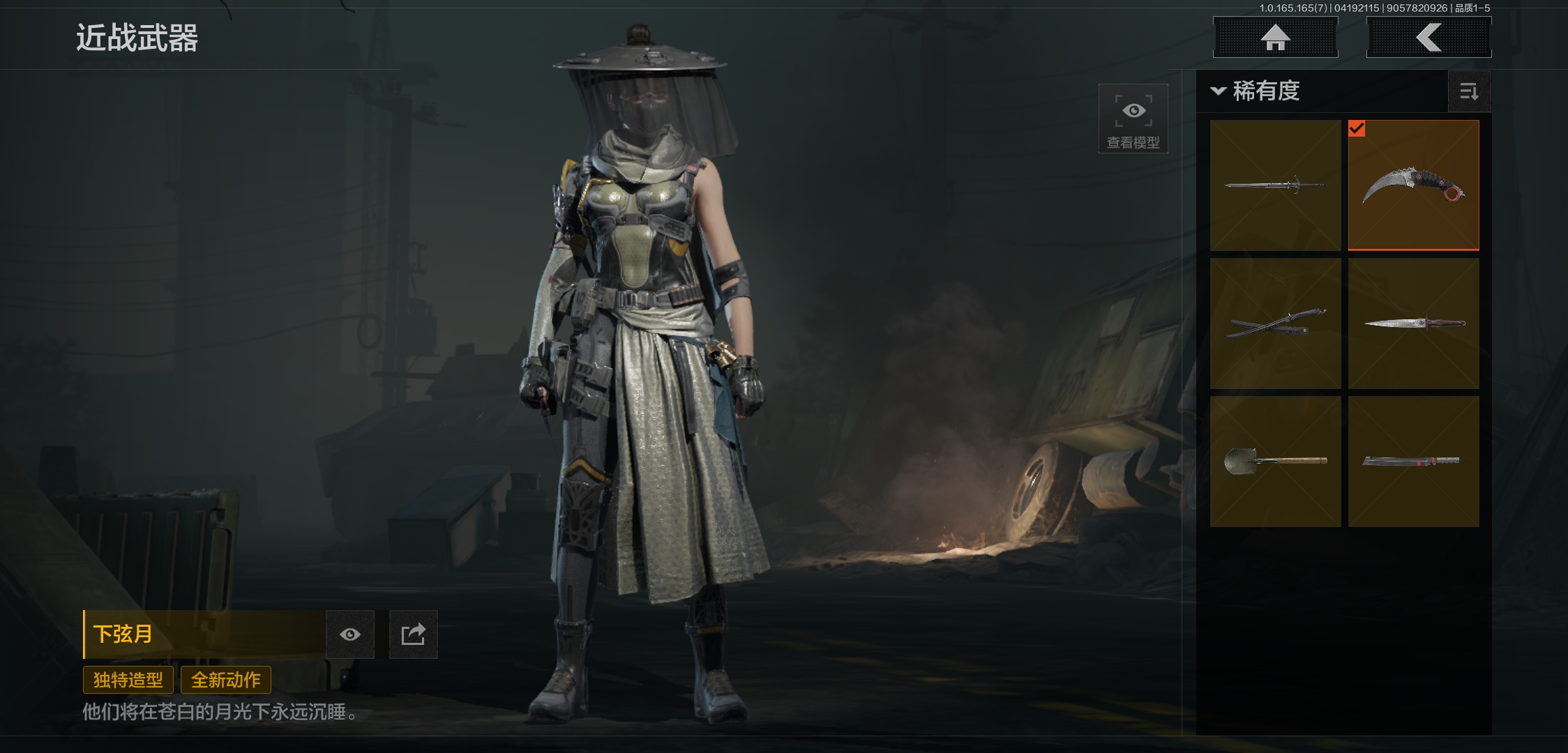The height and width of the screenshot is (753, 1568).
Task: Select the karambit knife slot
Action: [1413, 185]
